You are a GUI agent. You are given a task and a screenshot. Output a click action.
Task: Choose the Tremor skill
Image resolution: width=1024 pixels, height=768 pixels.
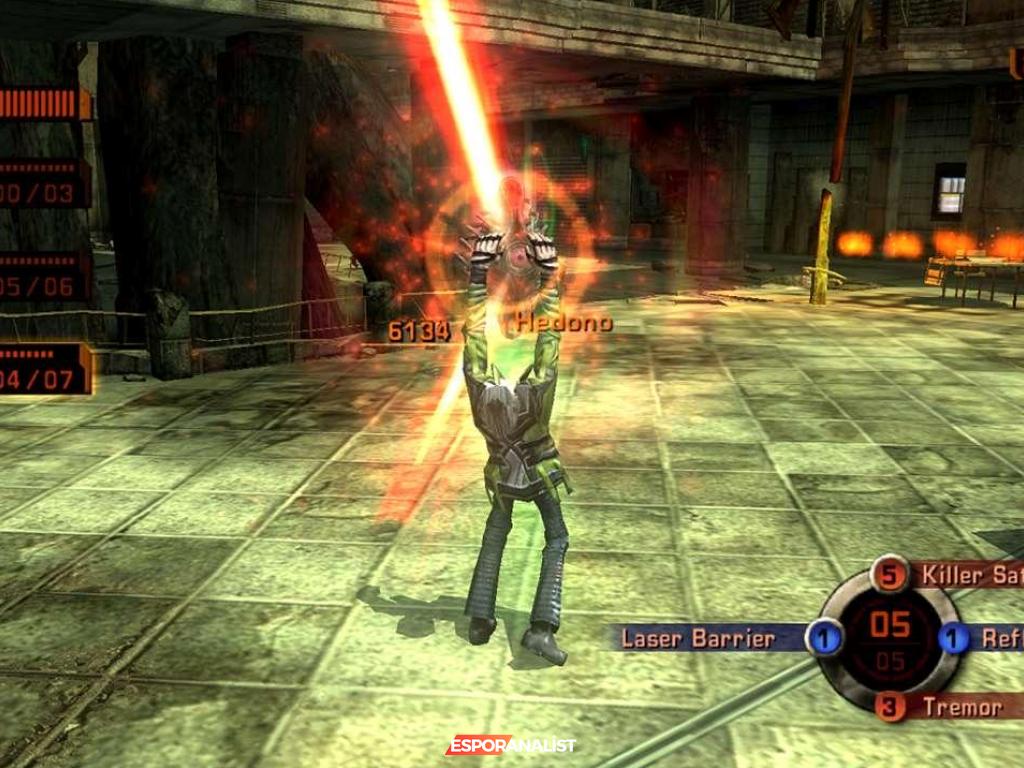pyautogui.click(x=961, y=707)
